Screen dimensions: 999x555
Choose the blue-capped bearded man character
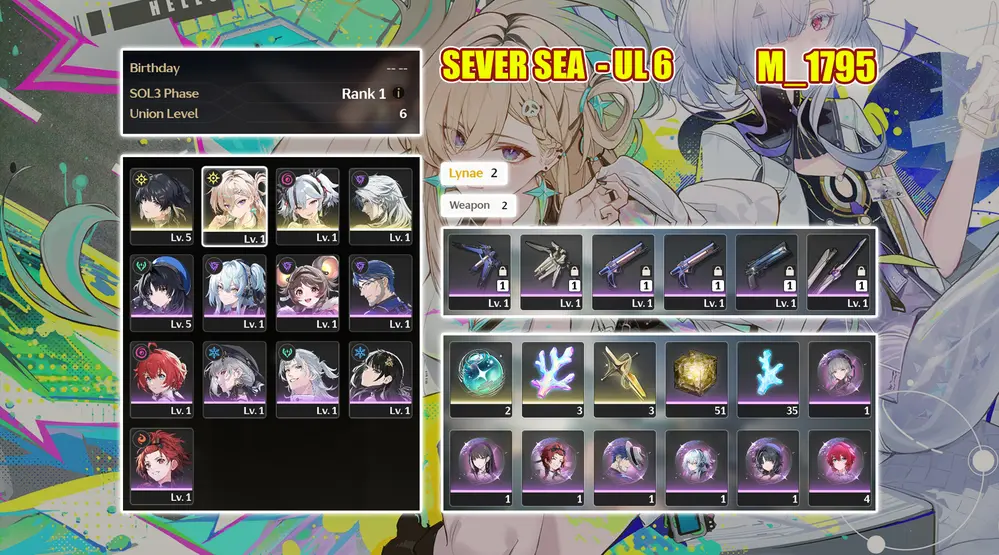(381, 293)
